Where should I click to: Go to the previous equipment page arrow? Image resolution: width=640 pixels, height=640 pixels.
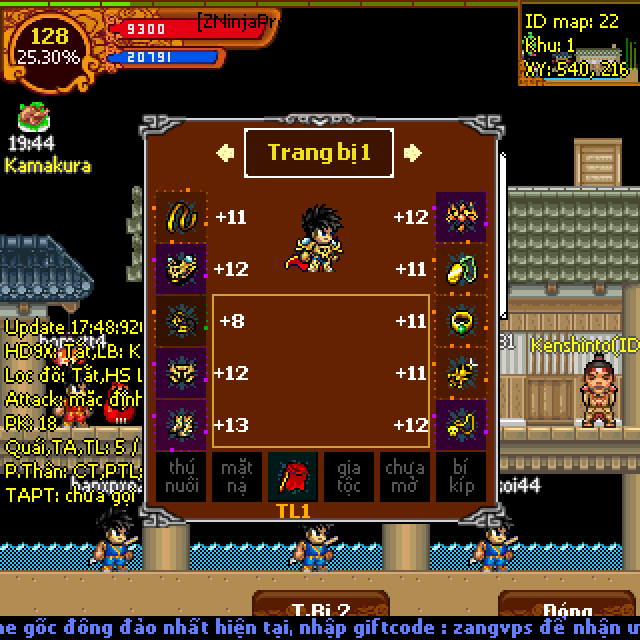[226, 153]
